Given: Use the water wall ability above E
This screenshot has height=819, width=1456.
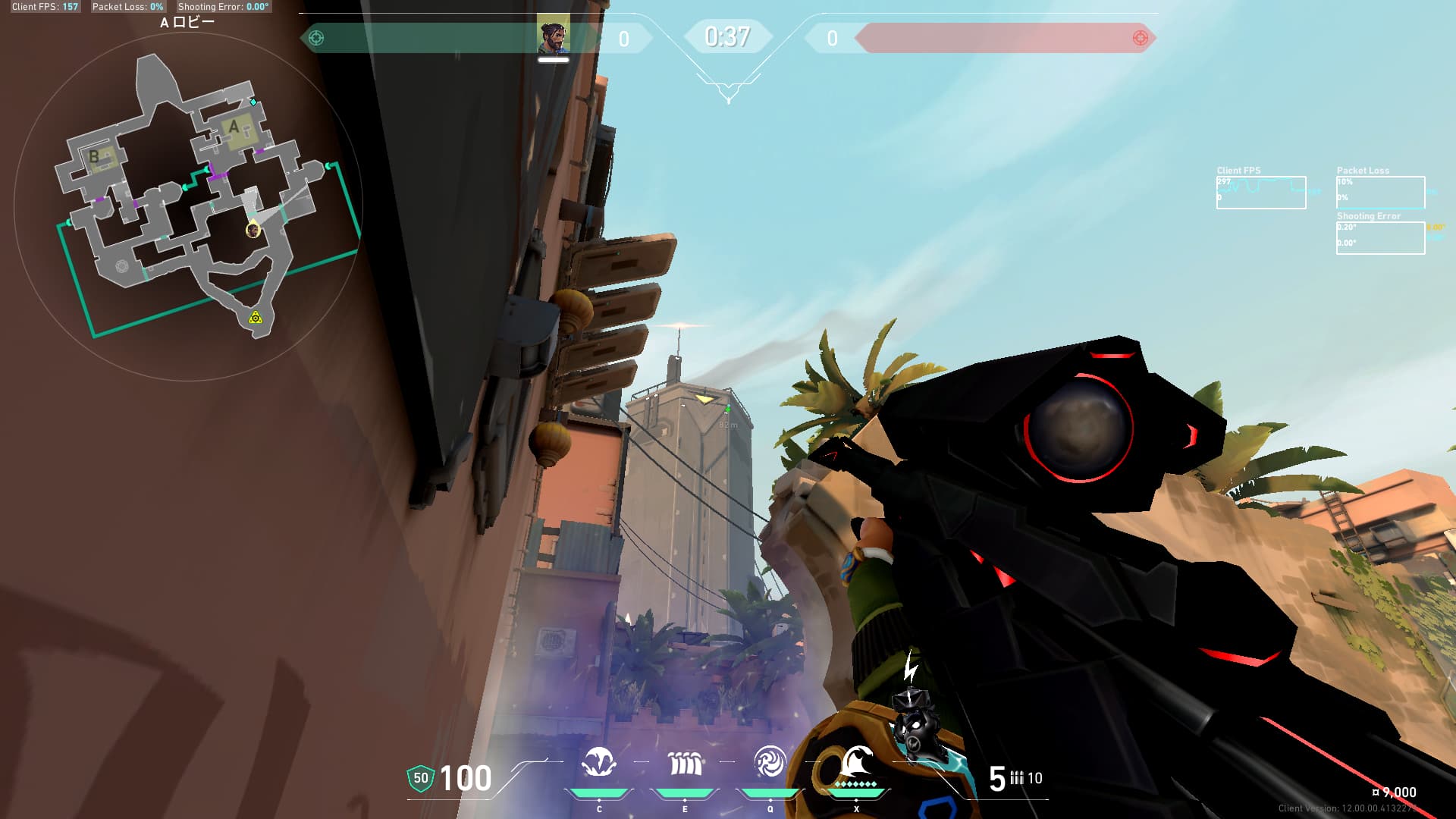Looking at the screenshot, I should click(685, 763).
